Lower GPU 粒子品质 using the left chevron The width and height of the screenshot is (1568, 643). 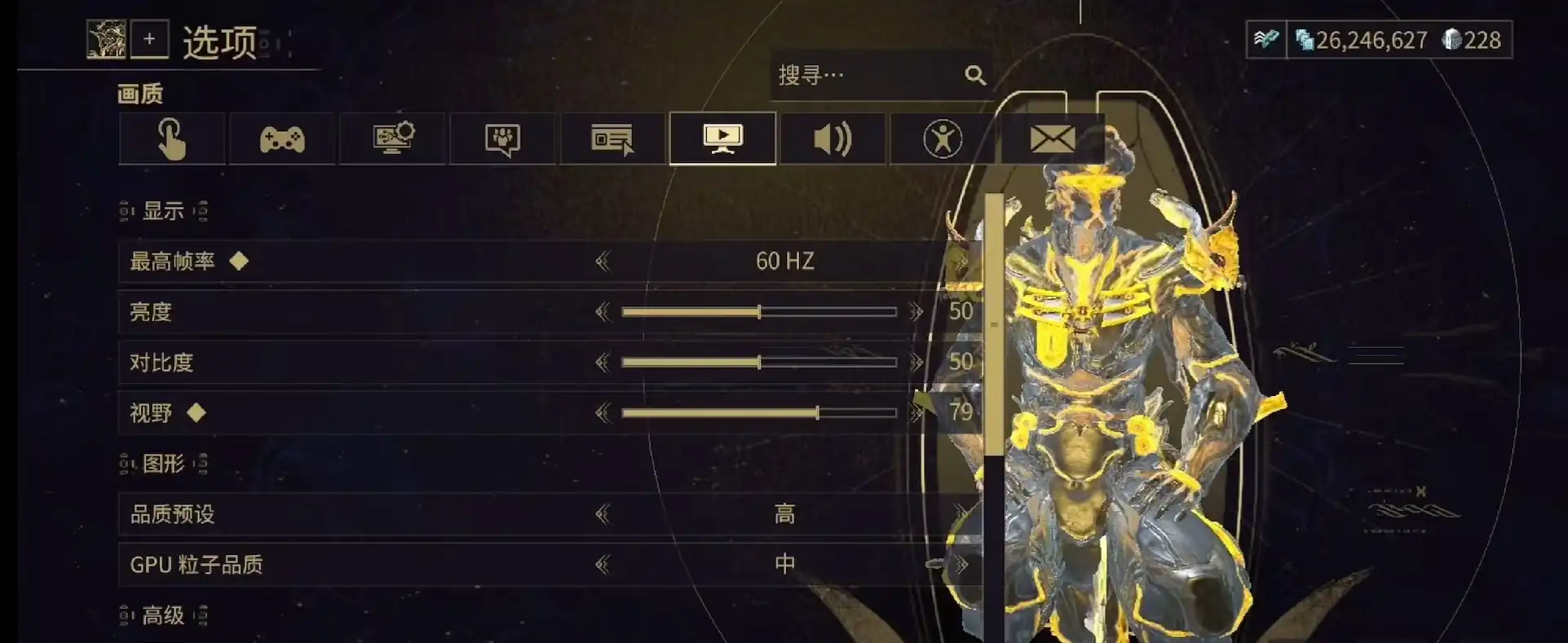pos(604,563)
